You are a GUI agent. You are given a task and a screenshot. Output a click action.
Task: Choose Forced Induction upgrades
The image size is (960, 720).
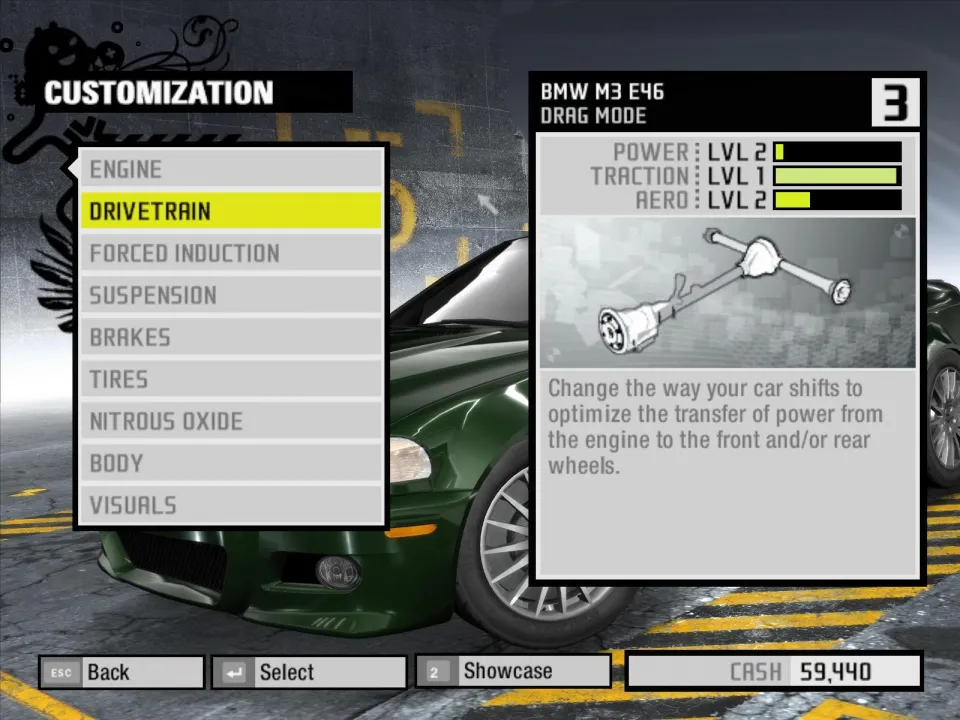click(x=230, y=253)
